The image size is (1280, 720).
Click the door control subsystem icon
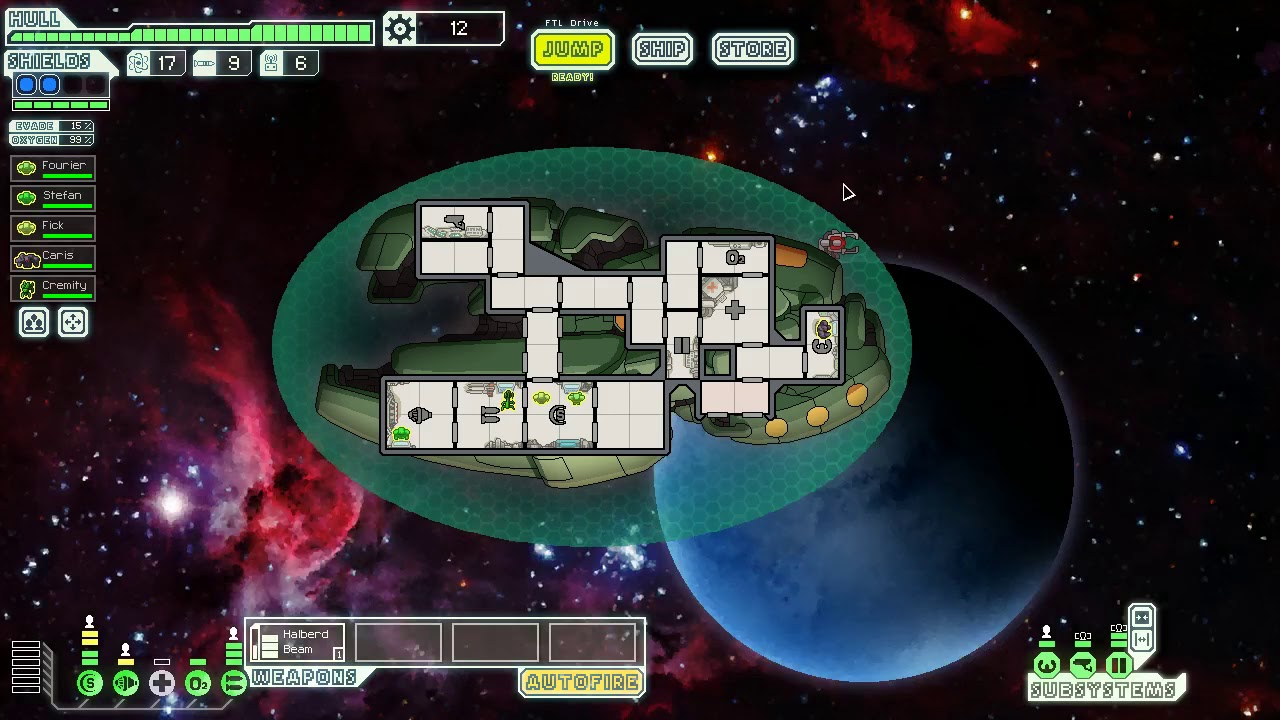click(x=1119, y=665)
